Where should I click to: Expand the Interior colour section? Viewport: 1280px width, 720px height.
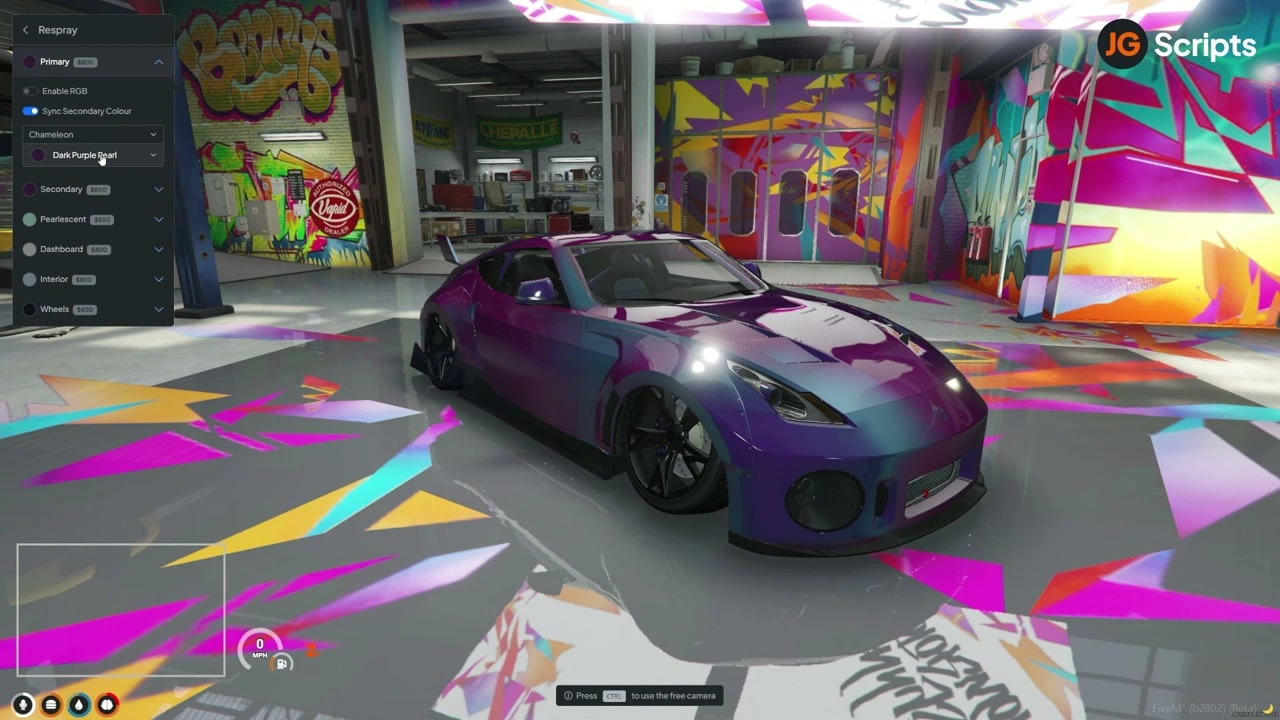click(158, 279)
